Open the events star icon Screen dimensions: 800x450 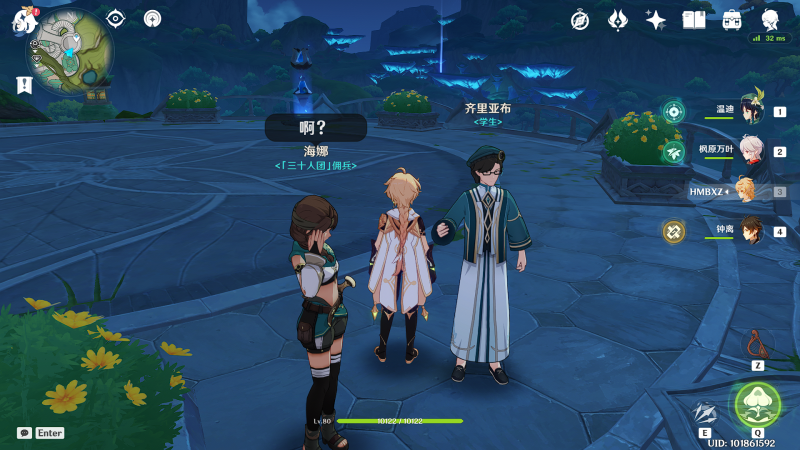point(656,20)
